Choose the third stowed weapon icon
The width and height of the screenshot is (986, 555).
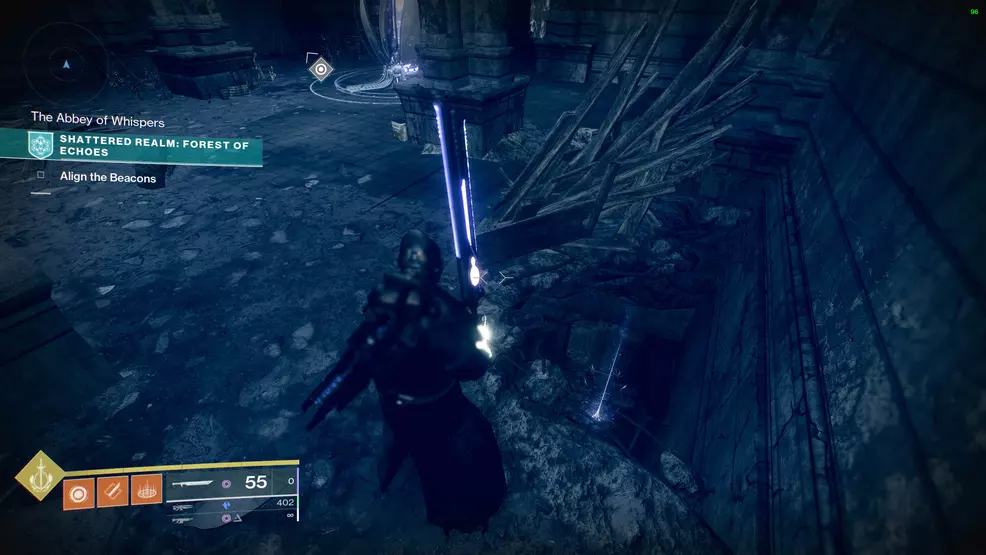[x=182, y=520]
